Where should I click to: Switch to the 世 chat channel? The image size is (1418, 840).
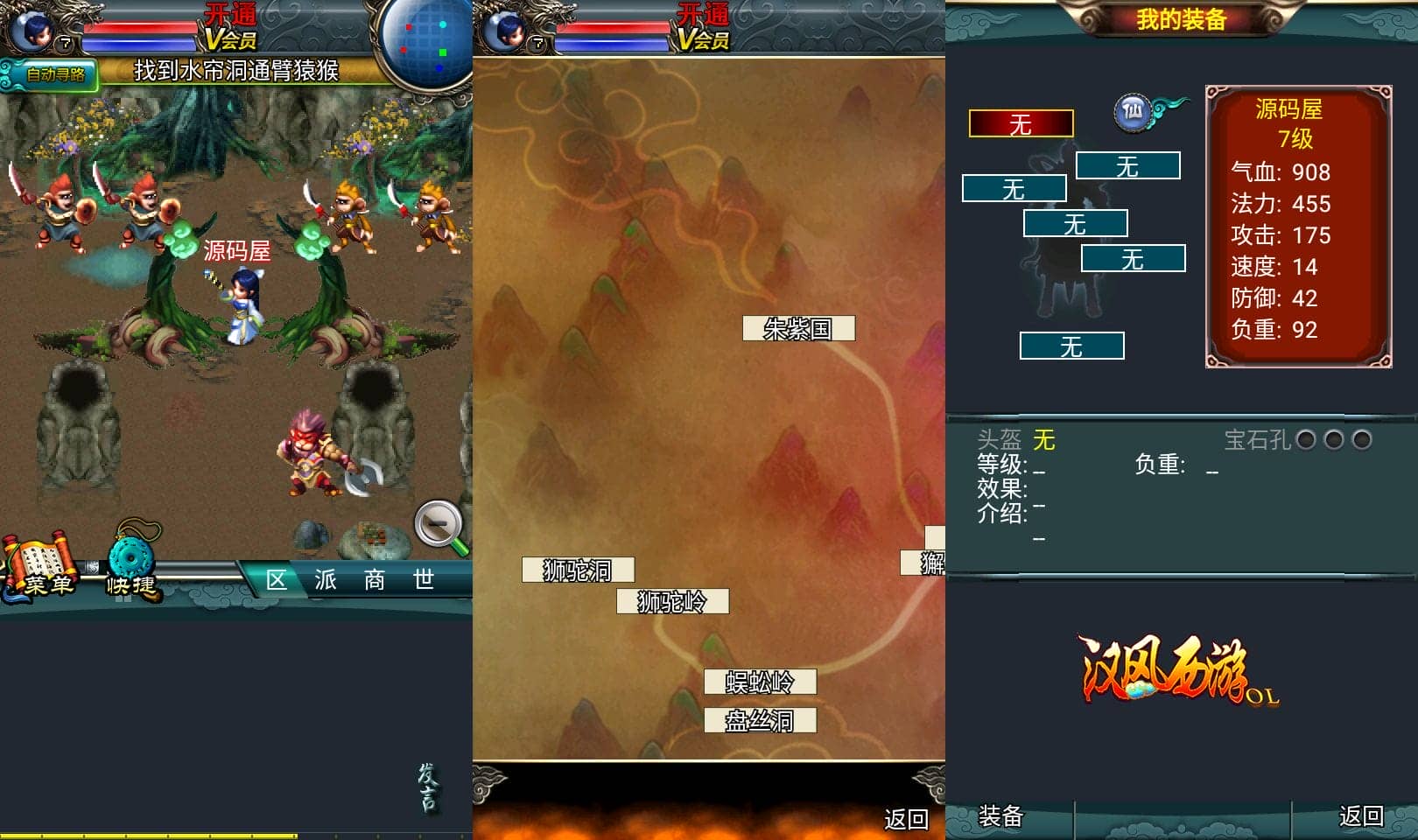(x=424, y=580)
